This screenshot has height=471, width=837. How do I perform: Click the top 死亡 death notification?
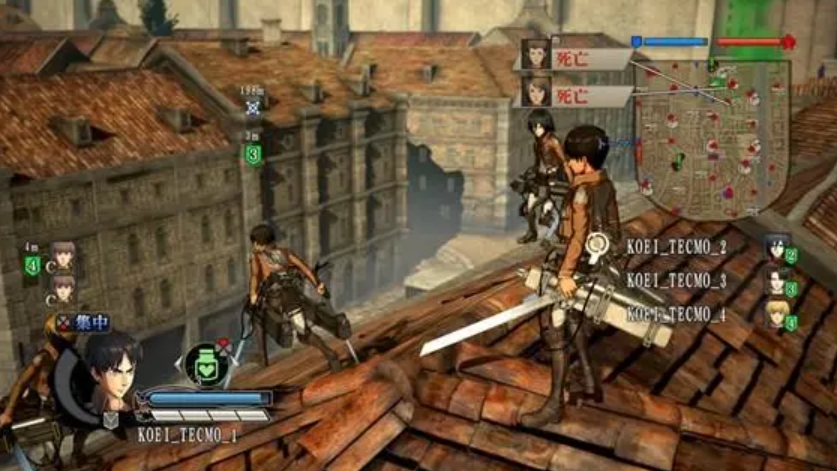pyautogui.click(x=573, y=58)
